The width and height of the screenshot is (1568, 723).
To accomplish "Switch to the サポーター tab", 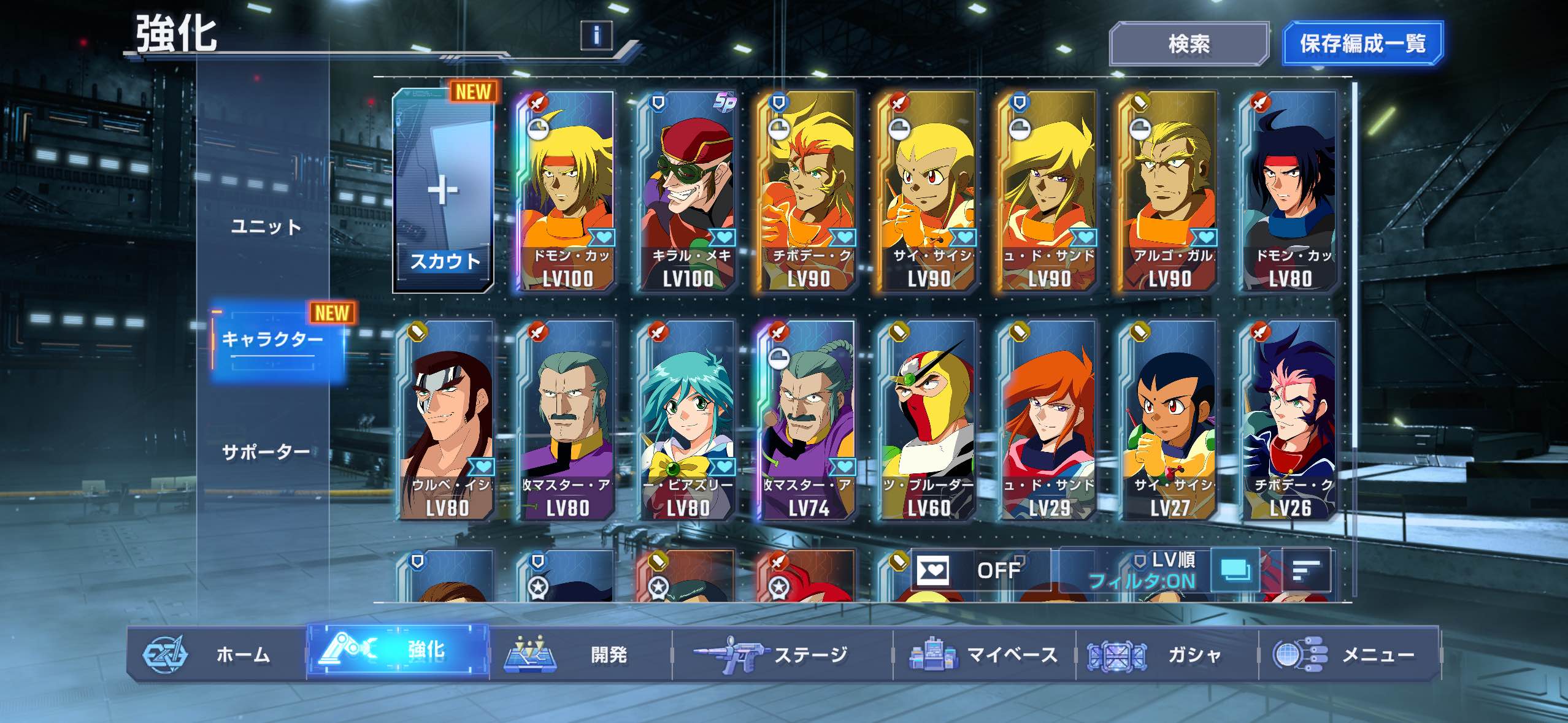I will pos(266,453).
